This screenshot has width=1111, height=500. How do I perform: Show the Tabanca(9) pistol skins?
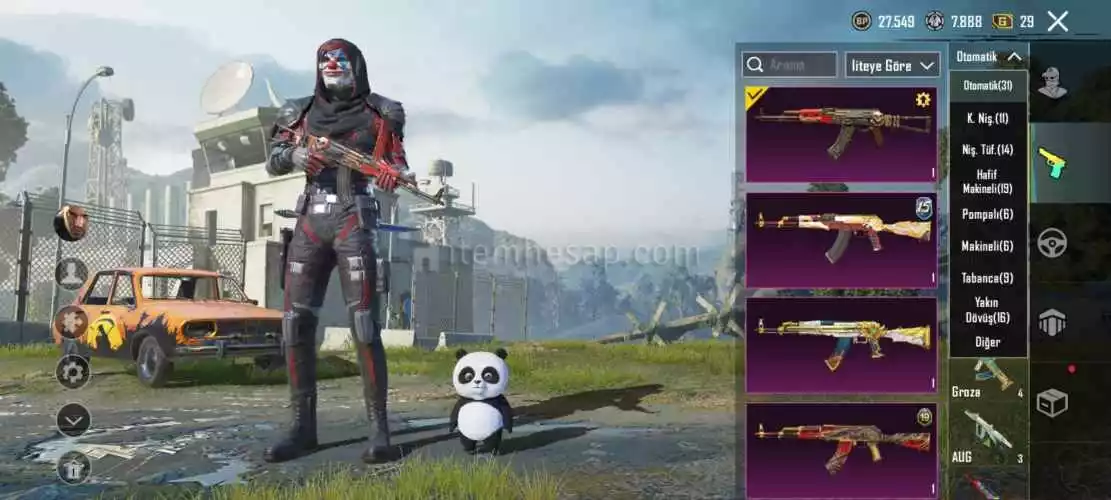coord(988,278)
